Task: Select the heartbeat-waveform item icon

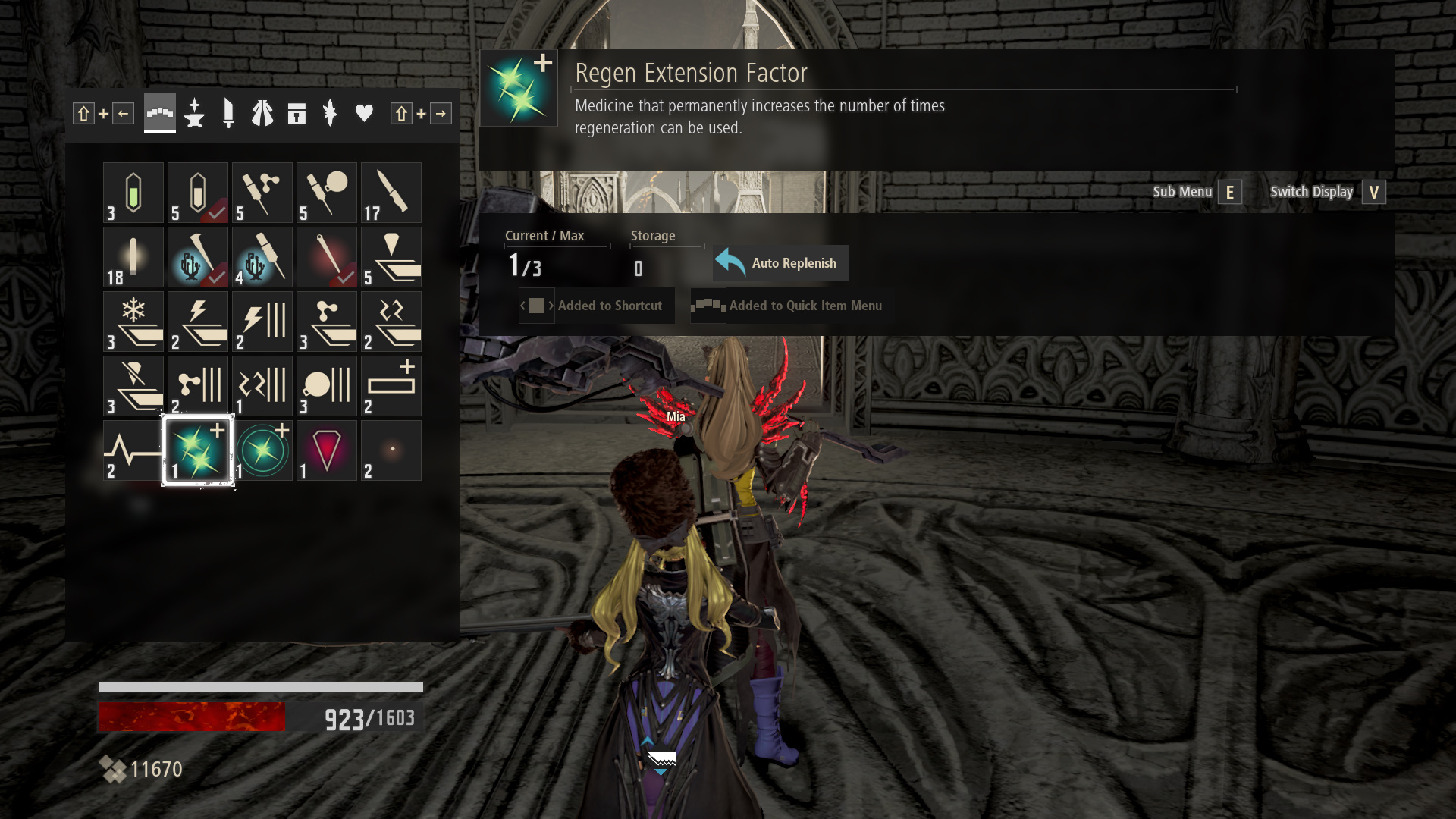Action: 133,450
